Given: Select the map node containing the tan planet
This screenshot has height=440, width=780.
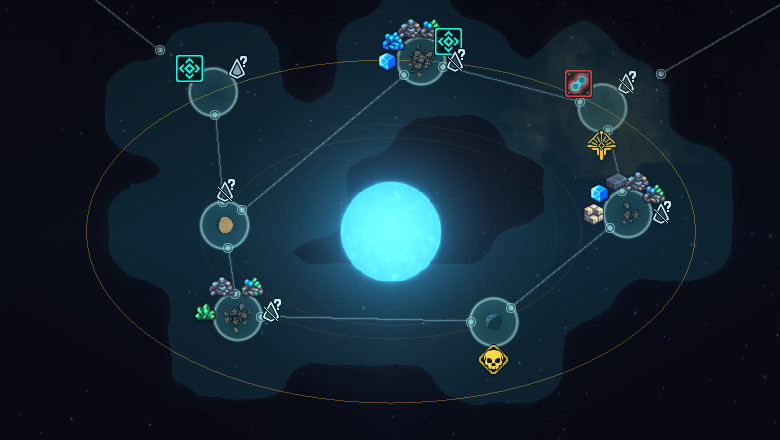Looking at the screenshot, I should (225, 225).
